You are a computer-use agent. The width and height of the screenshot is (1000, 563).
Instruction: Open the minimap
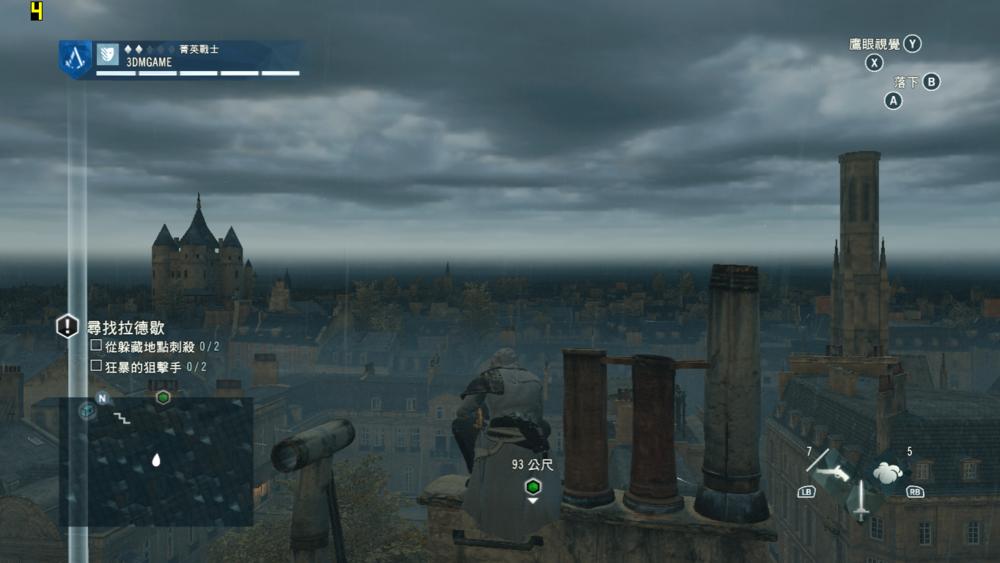coord(156,461)
